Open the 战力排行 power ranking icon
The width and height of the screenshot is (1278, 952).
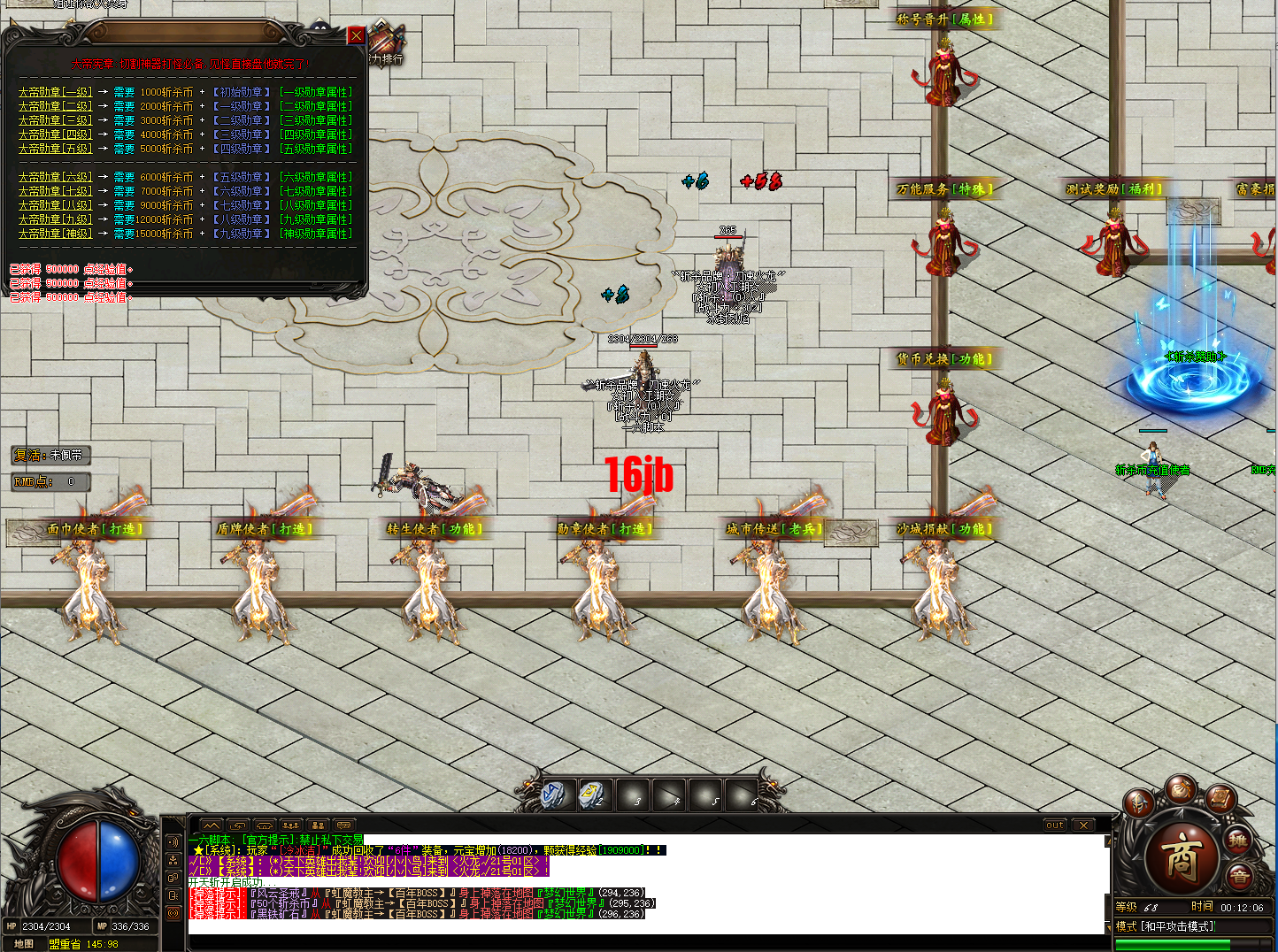coord(387,46)
